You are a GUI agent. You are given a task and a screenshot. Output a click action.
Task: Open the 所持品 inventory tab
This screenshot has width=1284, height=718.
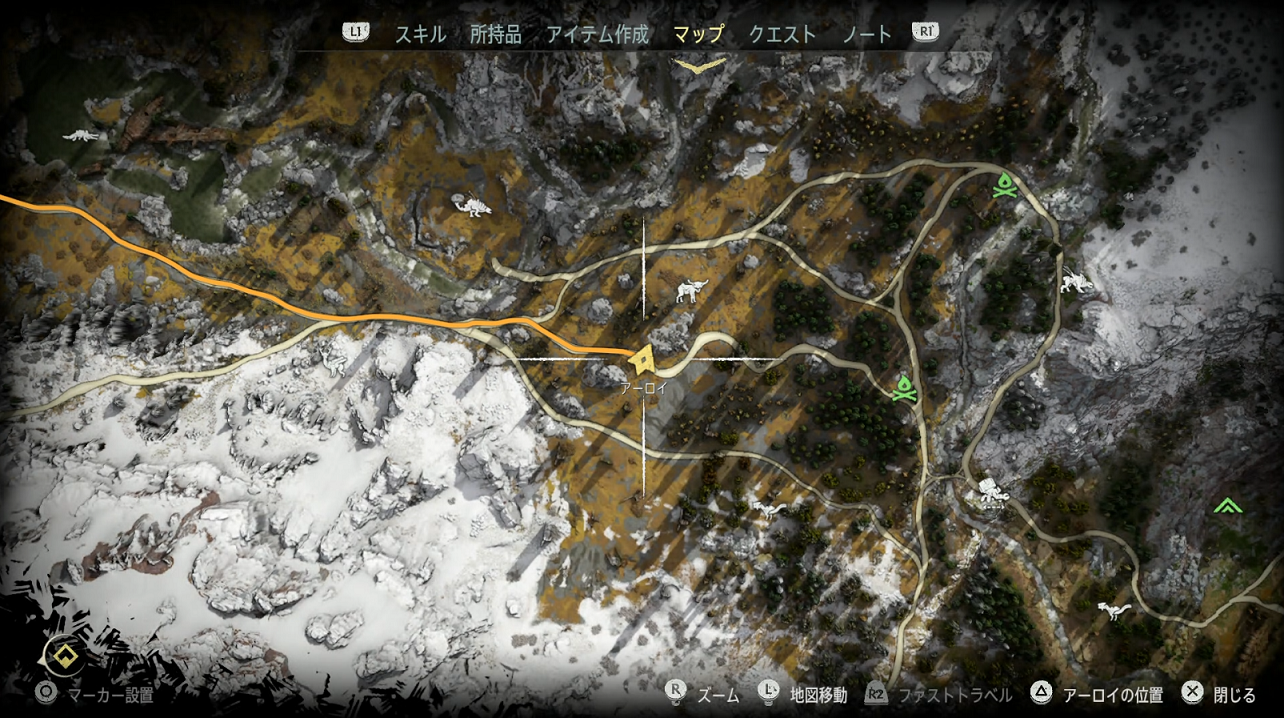(x=495, y=34)
